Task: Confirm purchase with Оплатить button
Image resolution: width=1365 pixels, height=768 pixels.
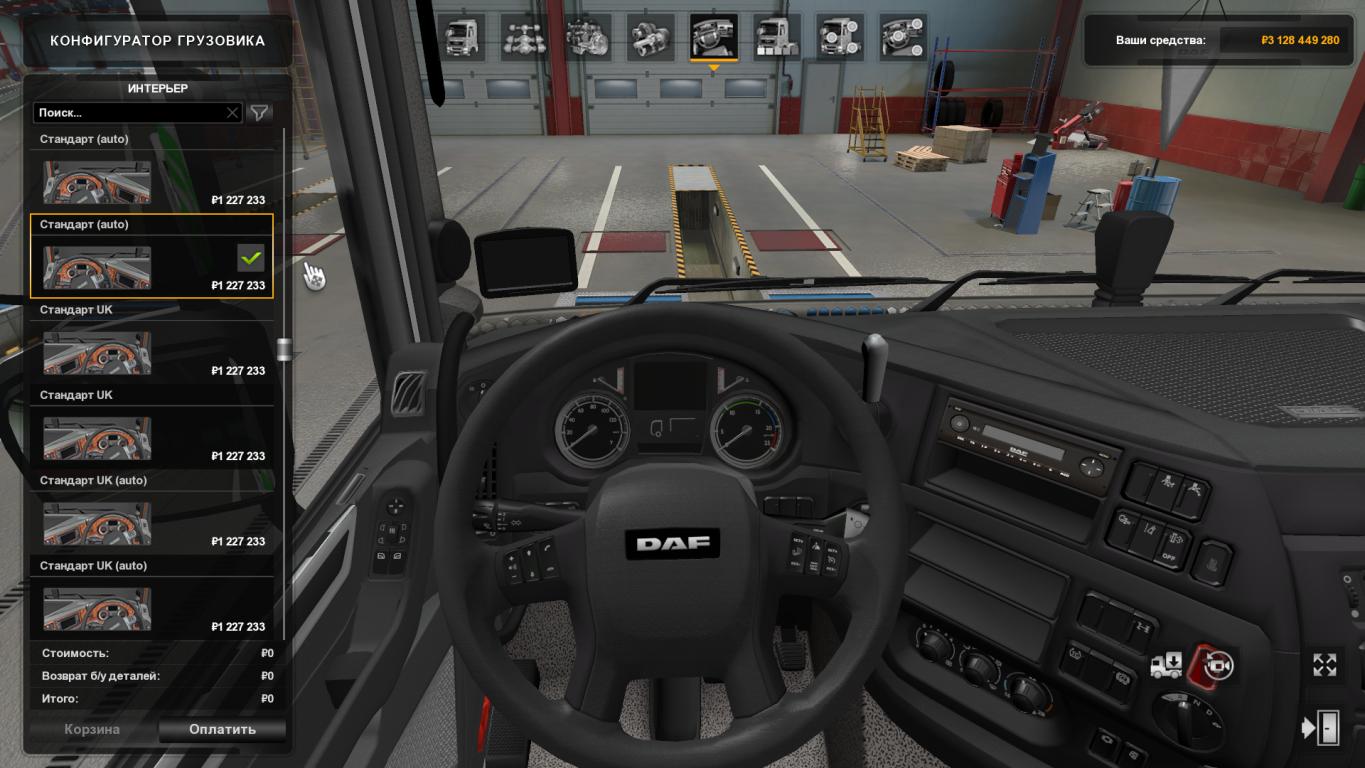Action: (222, 729)
